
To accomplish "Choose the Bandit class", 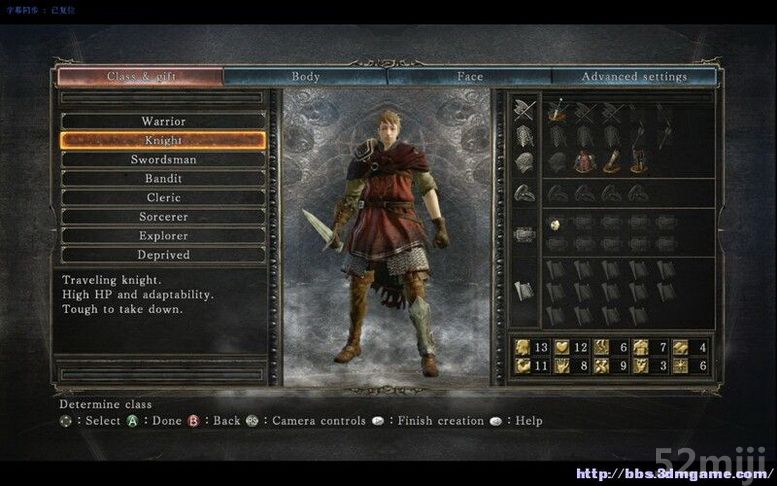I will coord(163,178).
